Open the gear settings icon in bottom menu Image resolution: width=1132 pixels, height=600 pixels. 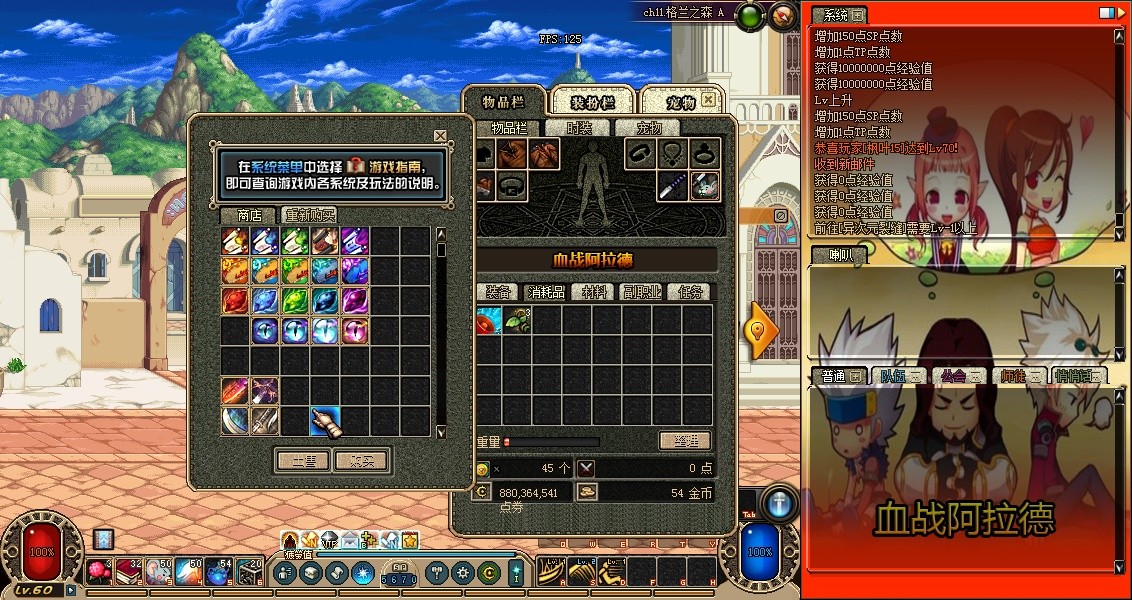pos(462,573)
